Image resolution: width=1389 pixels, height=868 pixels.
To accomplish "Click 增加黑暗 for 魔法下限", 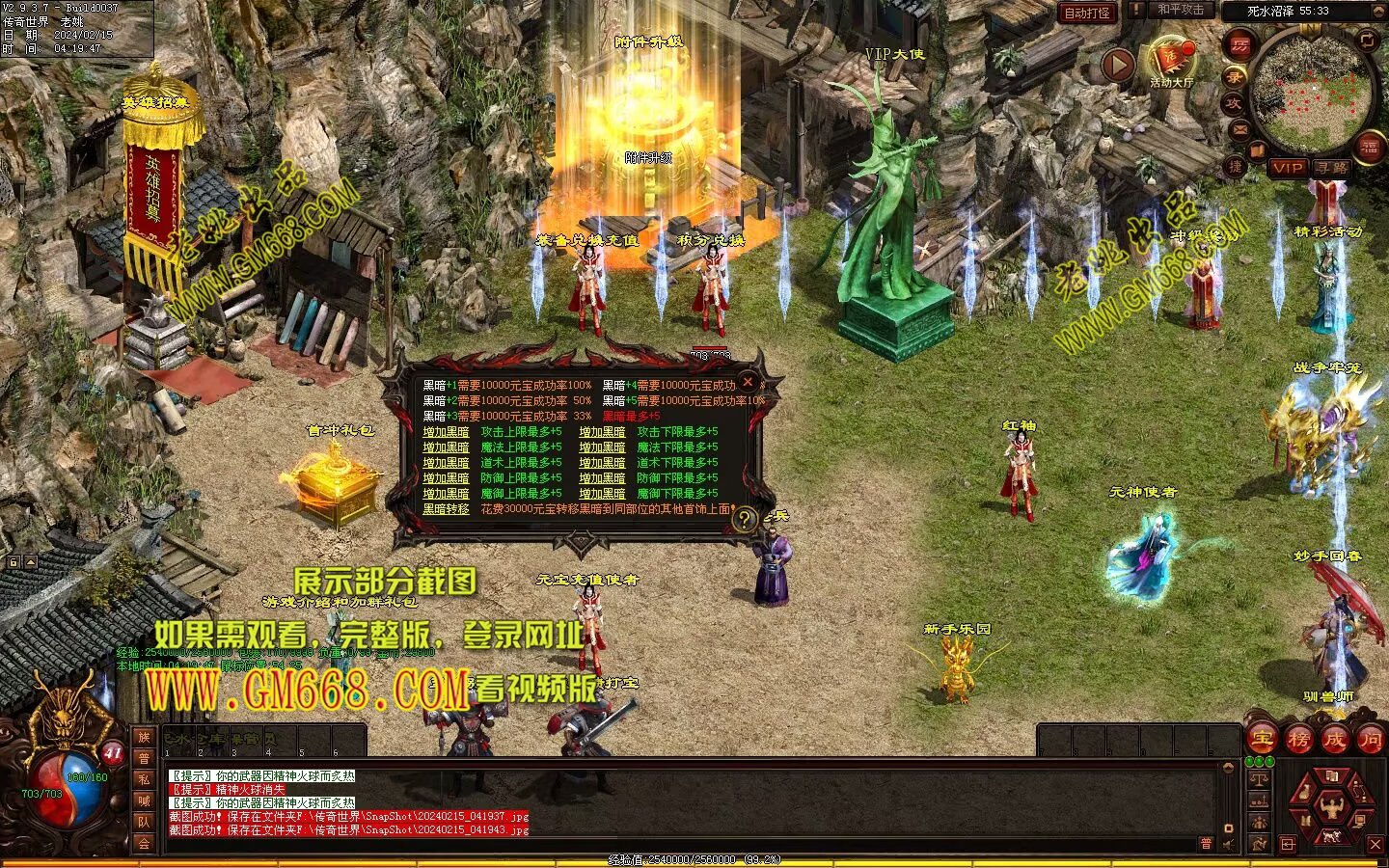I will [602, 448].
